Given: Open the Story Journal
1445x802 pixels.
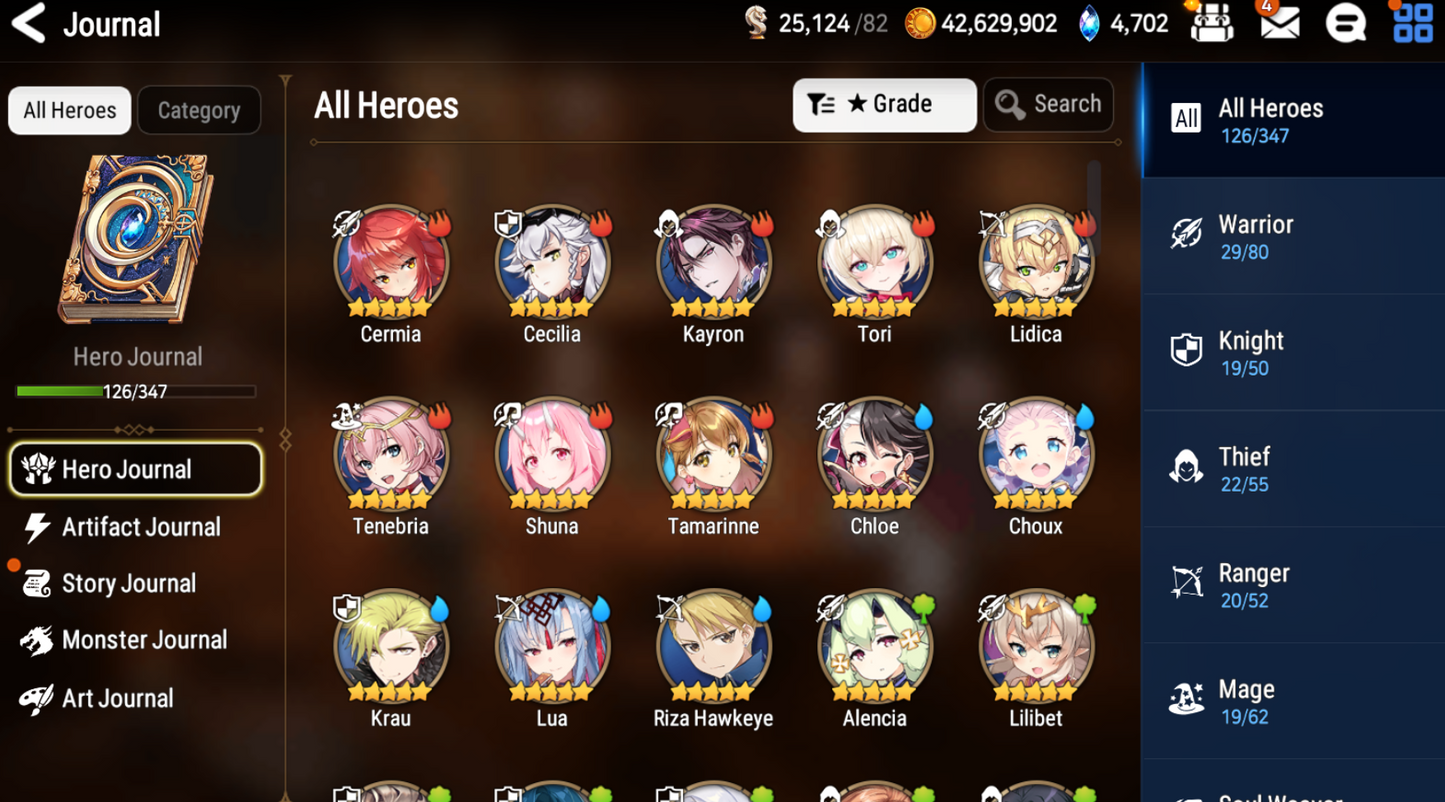Looking at the screenshot, I should click(128, 583).
